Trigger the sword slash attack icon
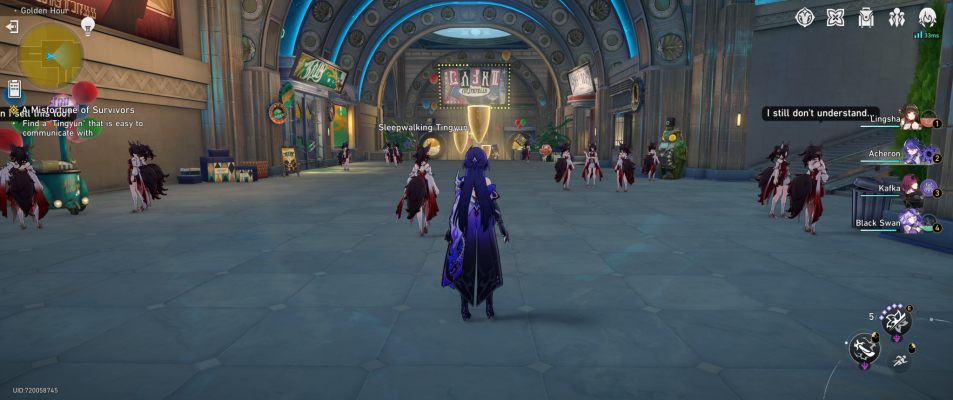 coord(864,348)
